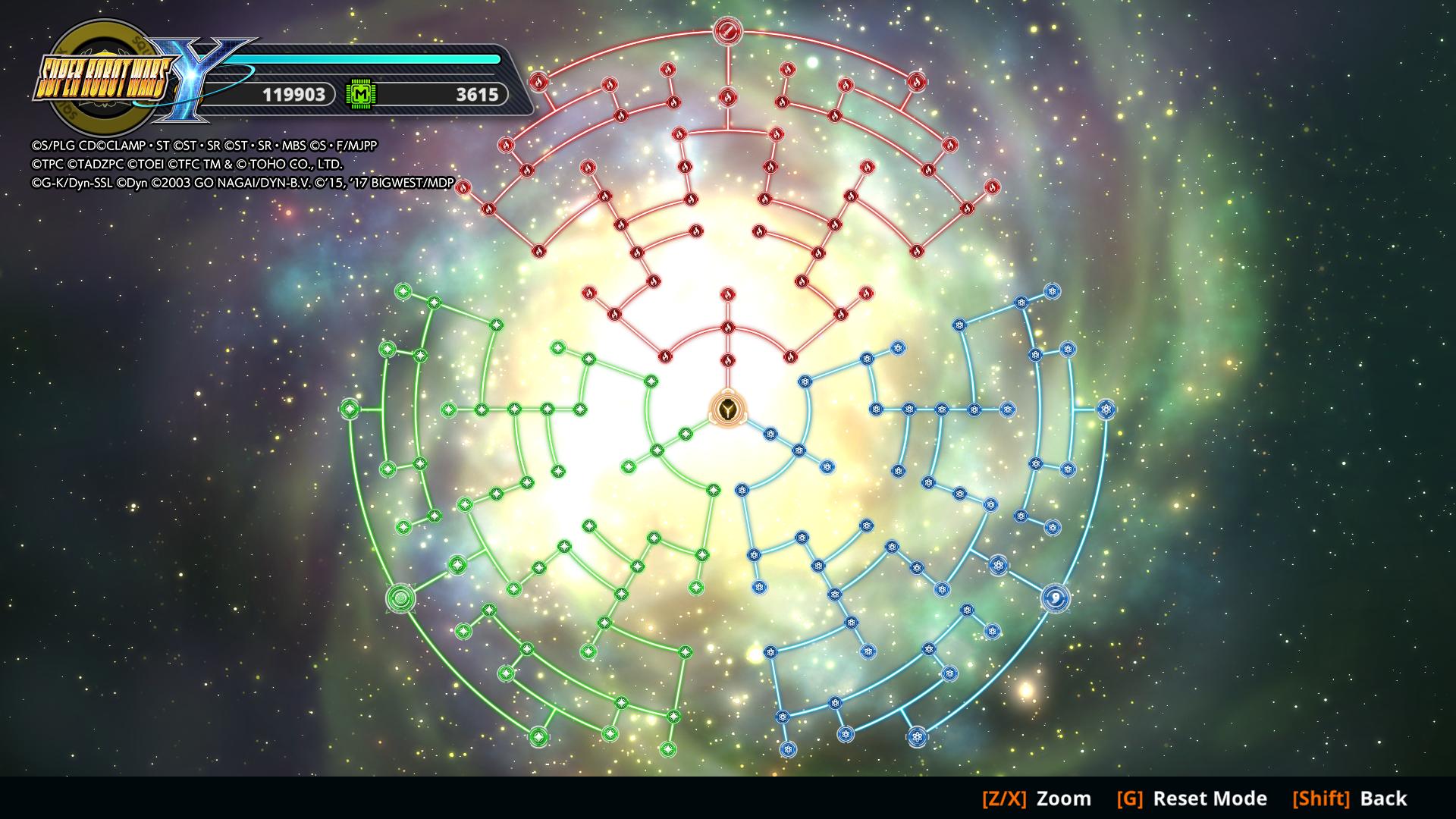Select the red flame node directly above the core
Viewport: 1456px width, 819px height.
728,360
